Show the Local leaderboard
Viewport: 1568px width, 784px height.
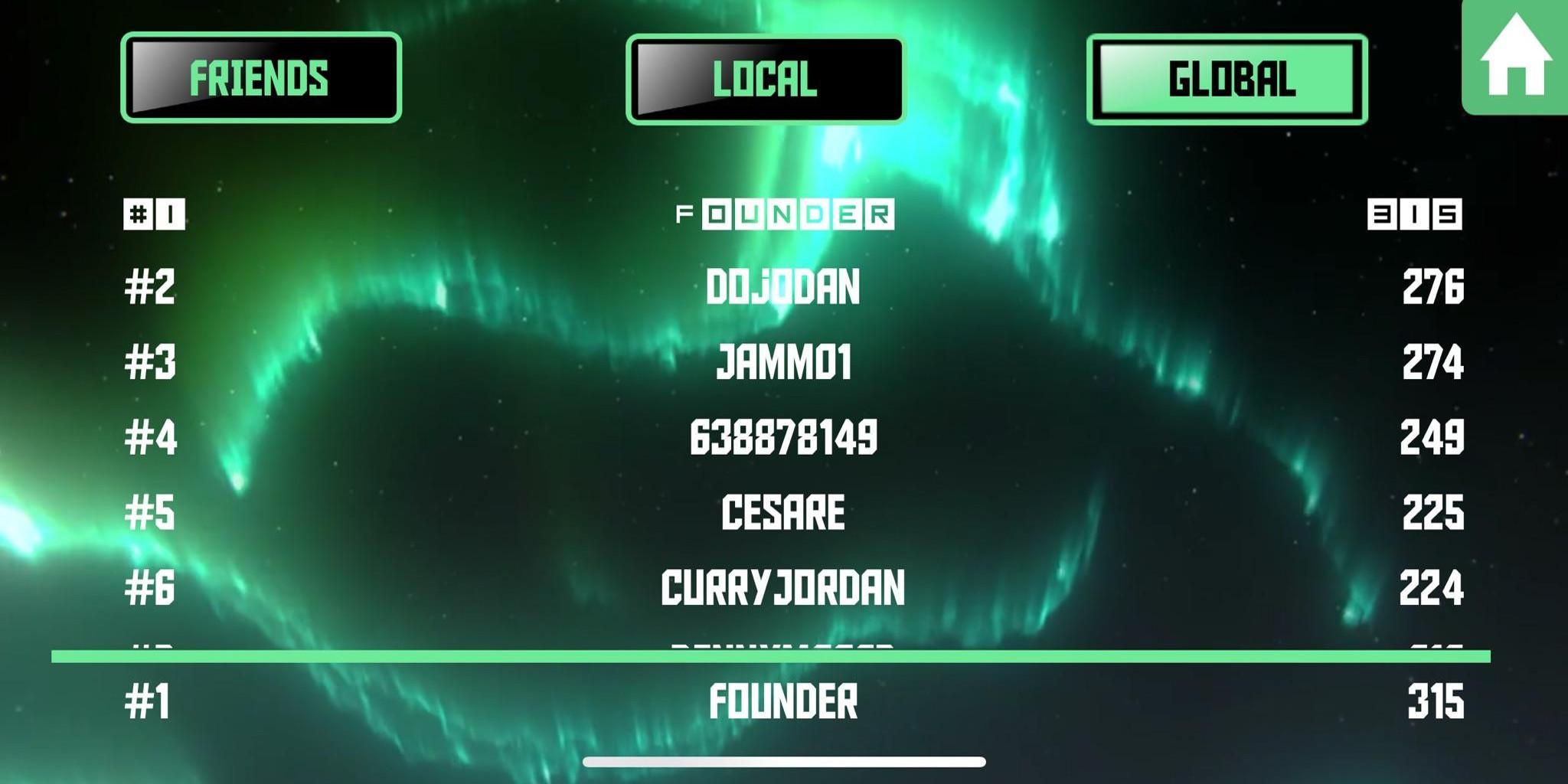[765, 79]
